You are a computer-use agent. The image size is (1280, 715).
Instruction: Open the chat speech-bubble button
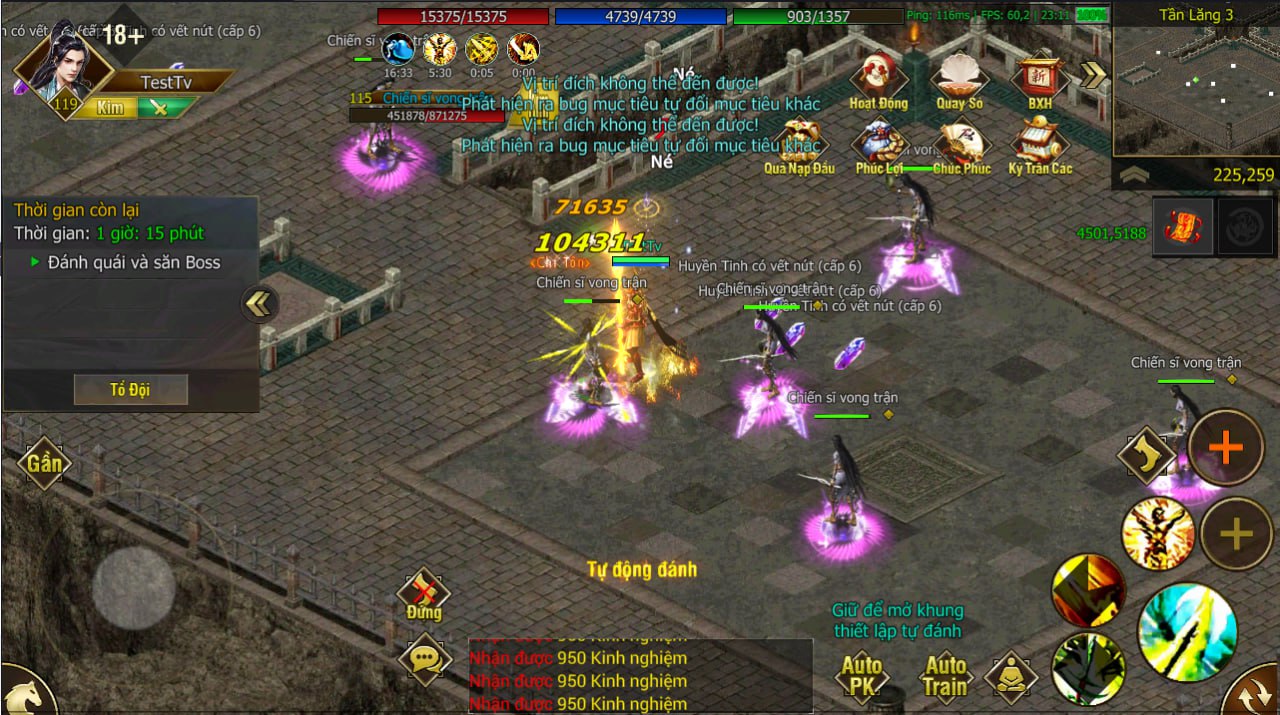425,659
